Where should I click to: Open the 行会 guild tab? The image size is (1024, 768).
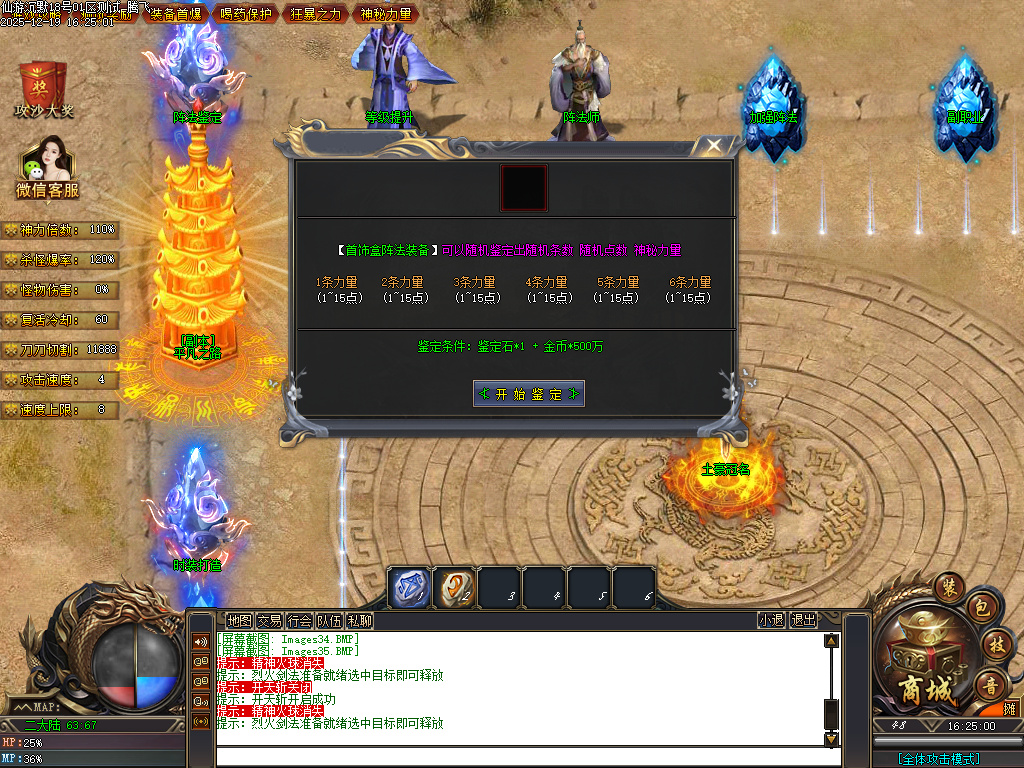pos(299,620)
